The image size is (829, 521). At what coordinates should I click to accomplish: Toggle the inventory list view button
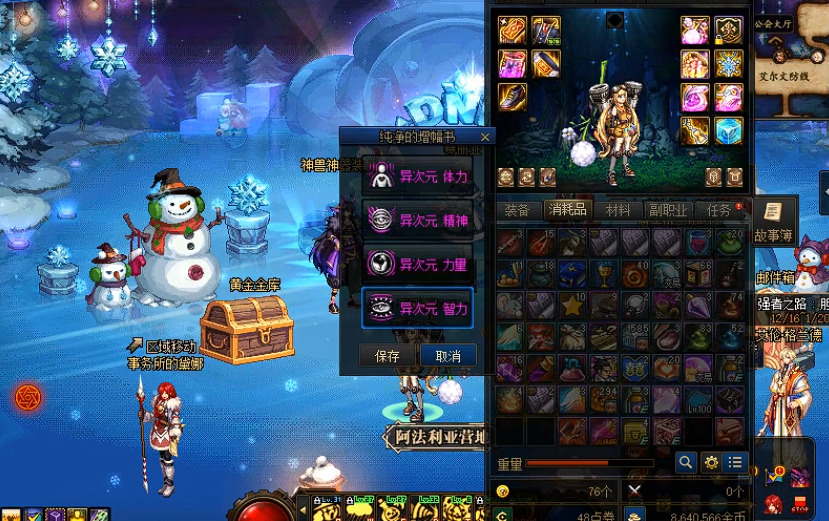[736, 462]
